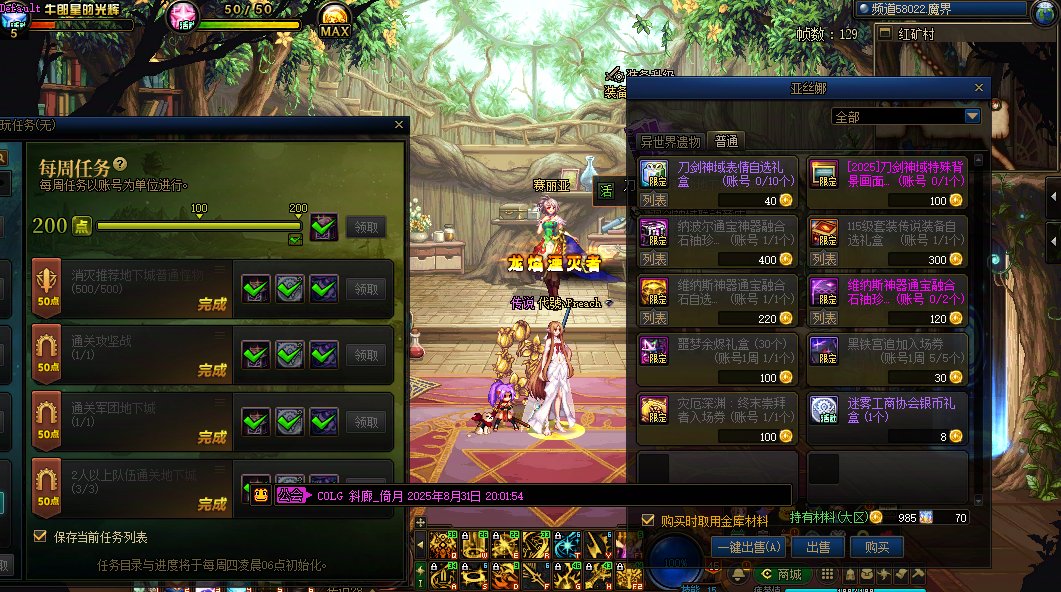Click the 出售 sell button
1061x592 pixels.
click(x=818, y=547)
